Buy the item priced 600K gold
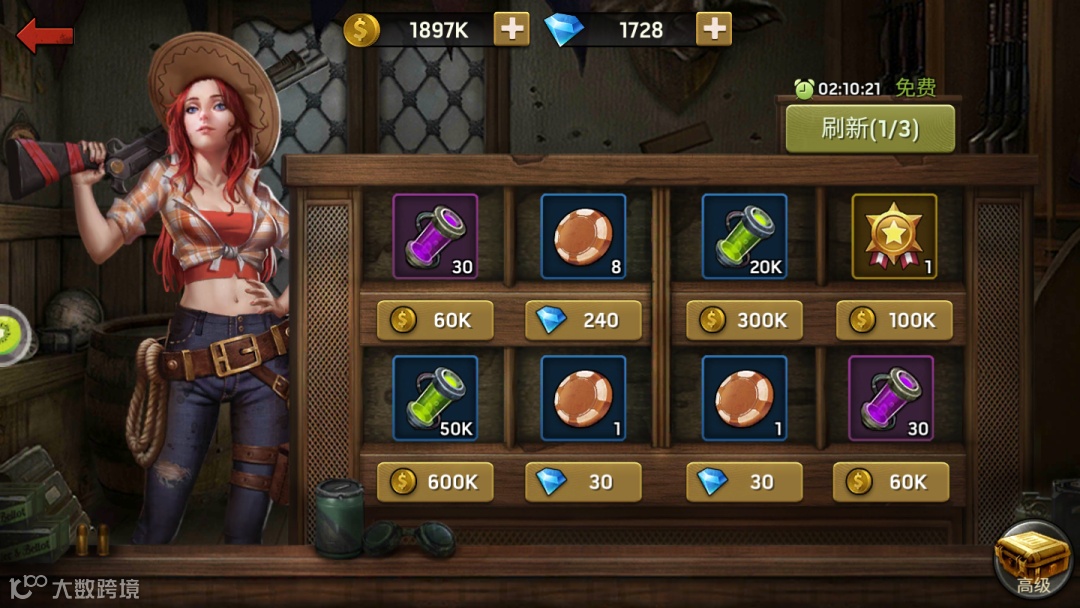This screenshot has width=1080, height=608. (x=435, y=482)
